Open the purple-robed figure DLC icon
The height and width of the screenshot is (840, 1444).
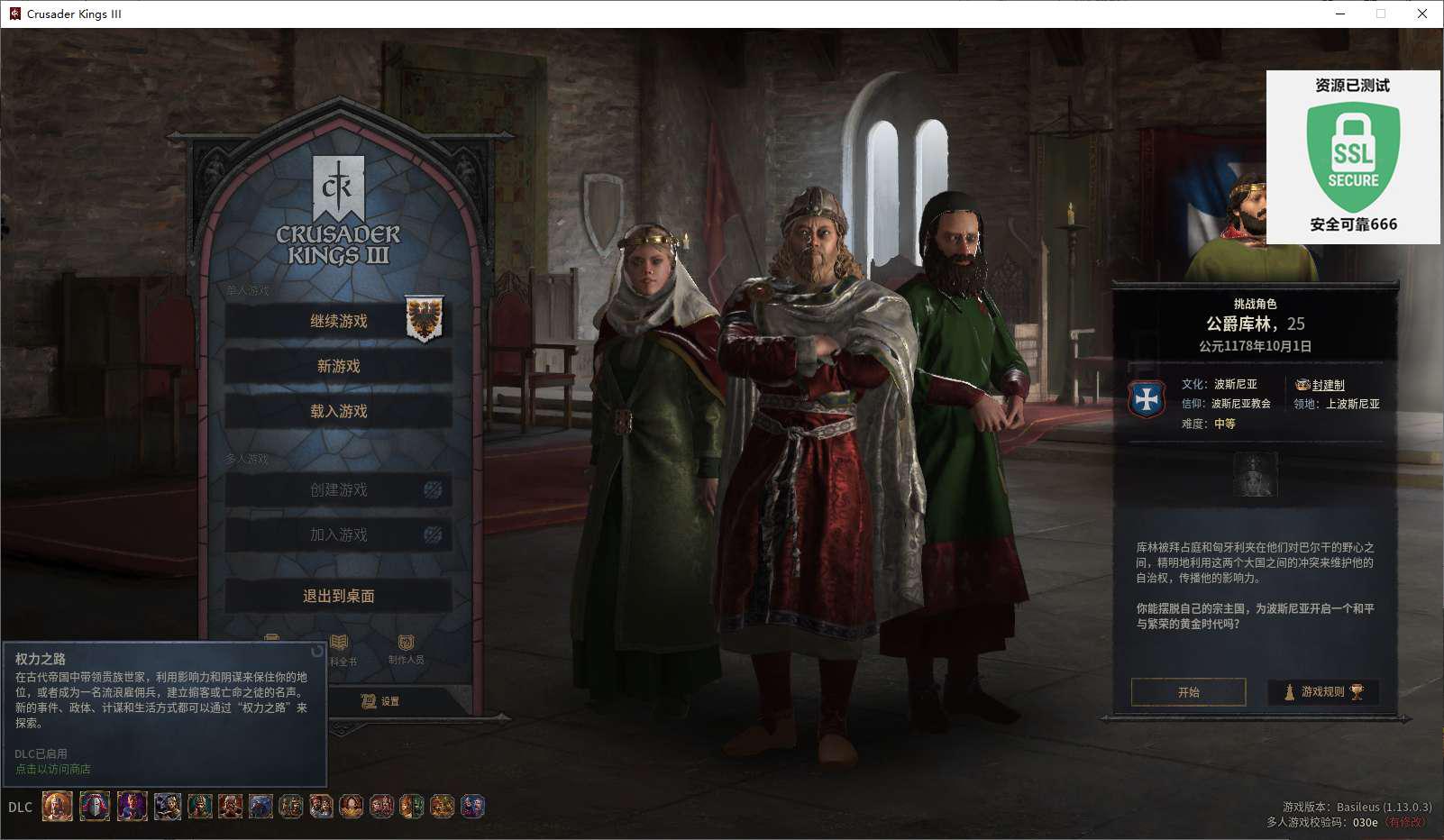point(132,806)
